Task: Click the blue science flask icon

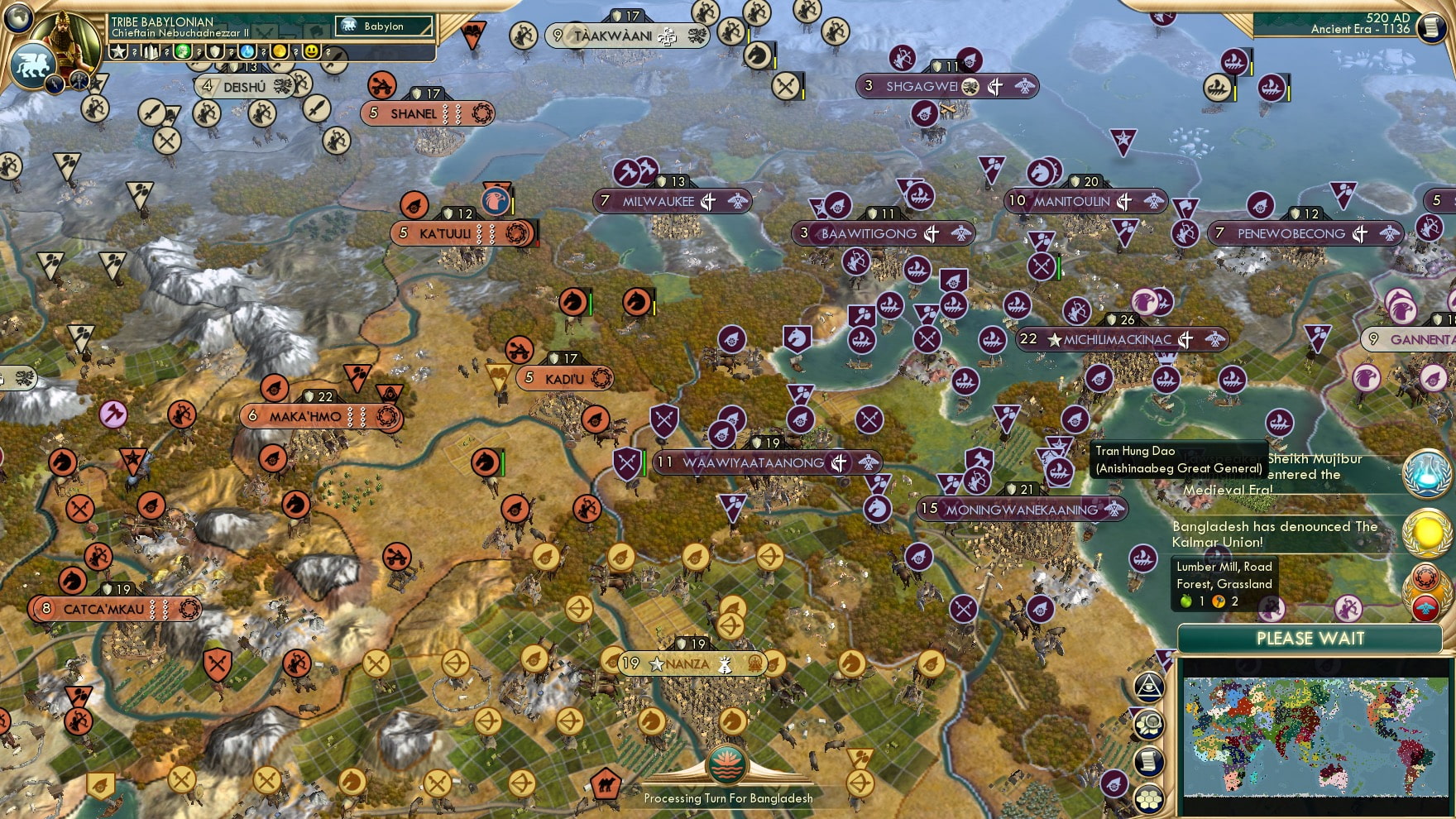Action: pyautogui.click(x=247, y=51)
